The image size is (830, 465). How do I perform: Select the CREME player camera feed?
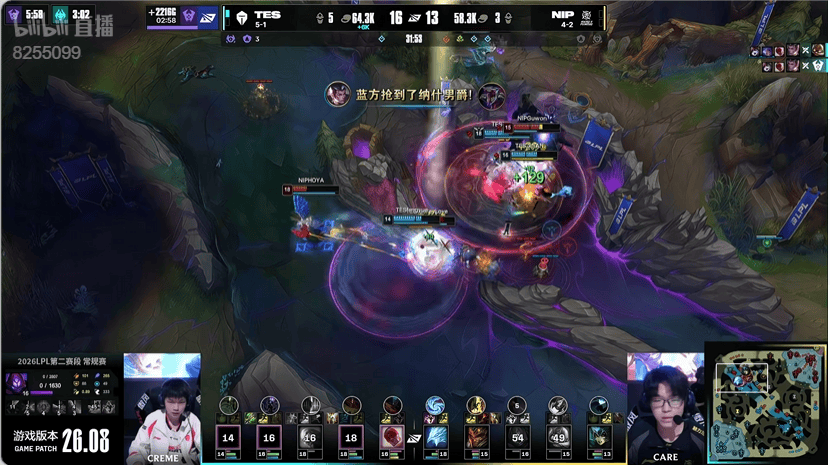(x=162, y=408)
